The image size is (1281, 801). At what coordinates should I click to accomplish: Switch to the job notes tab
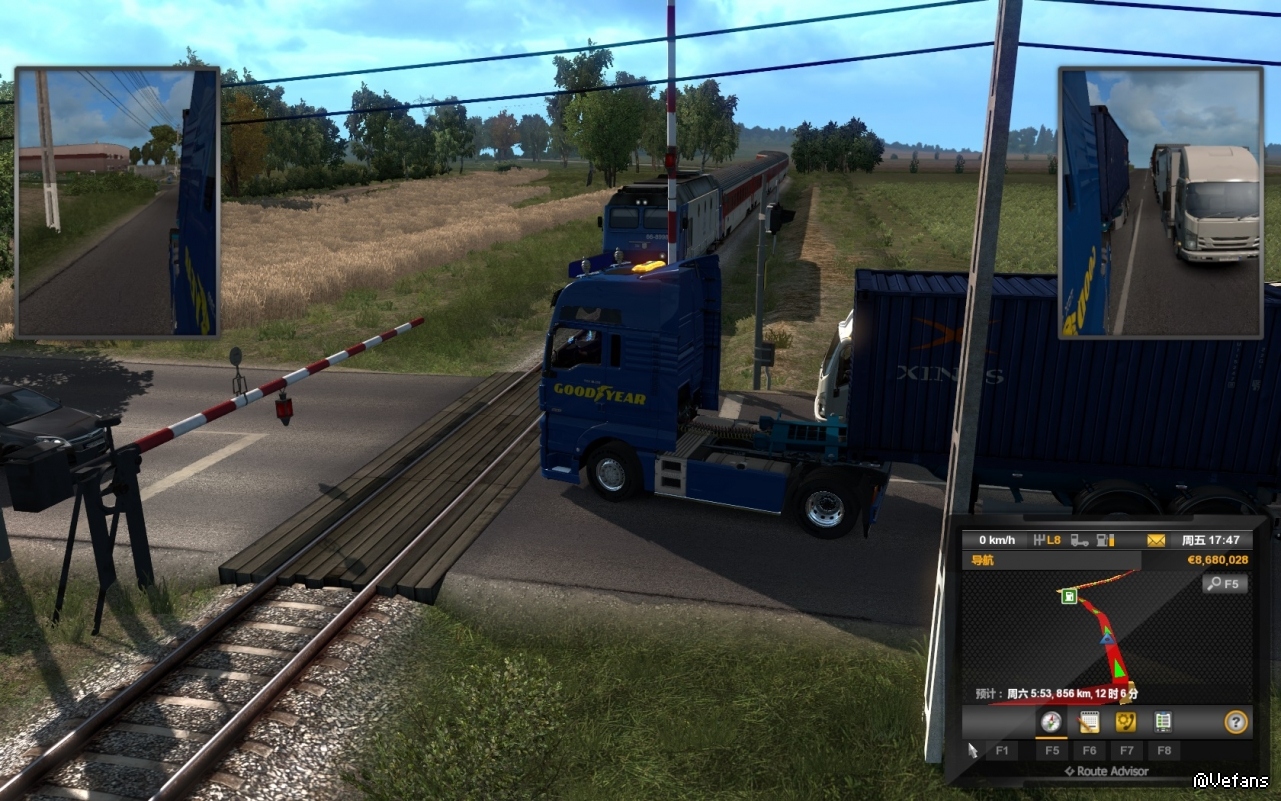coord(1089,722)
